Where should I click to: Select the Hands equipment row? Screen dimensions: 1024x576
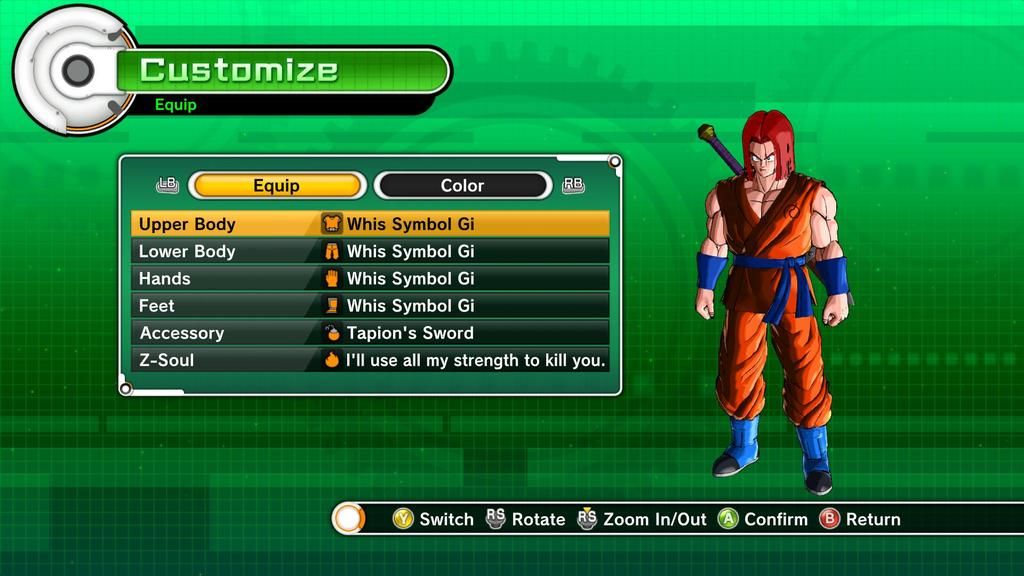click(370, 278)
